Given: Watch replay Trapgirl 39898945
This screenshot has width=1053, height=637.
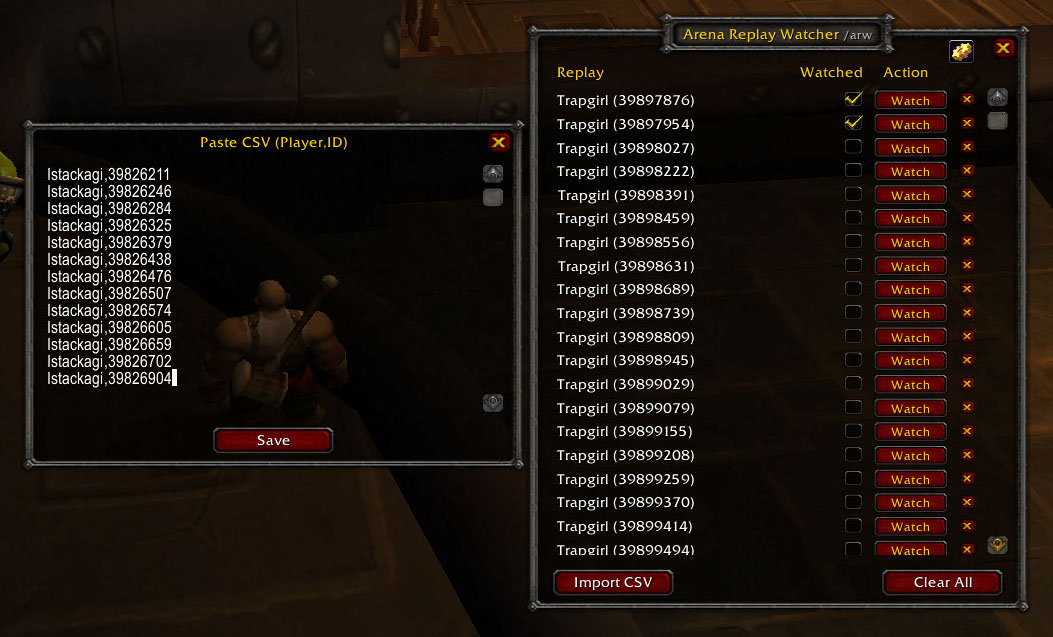Looking at the screenshot, I should click(x=910, y=360).
